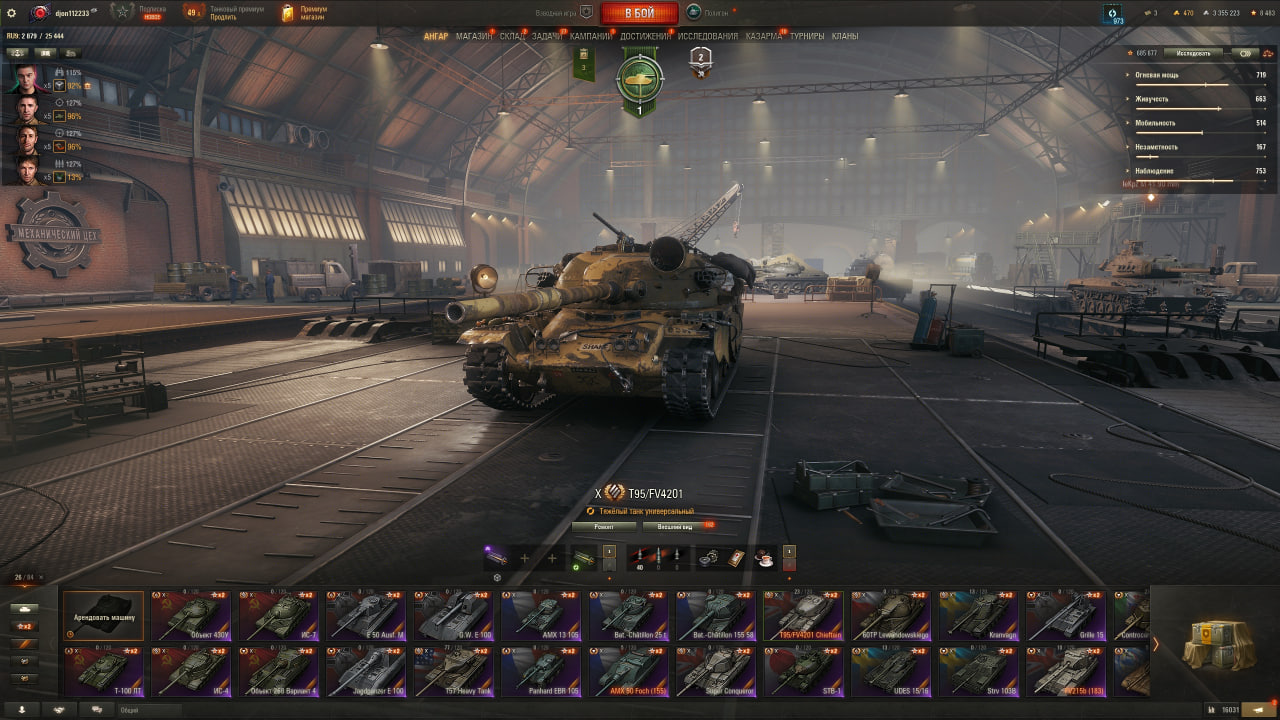Click the случай колы (cola) consumable slot
1280x720 pixels.
tap(764, 557)
